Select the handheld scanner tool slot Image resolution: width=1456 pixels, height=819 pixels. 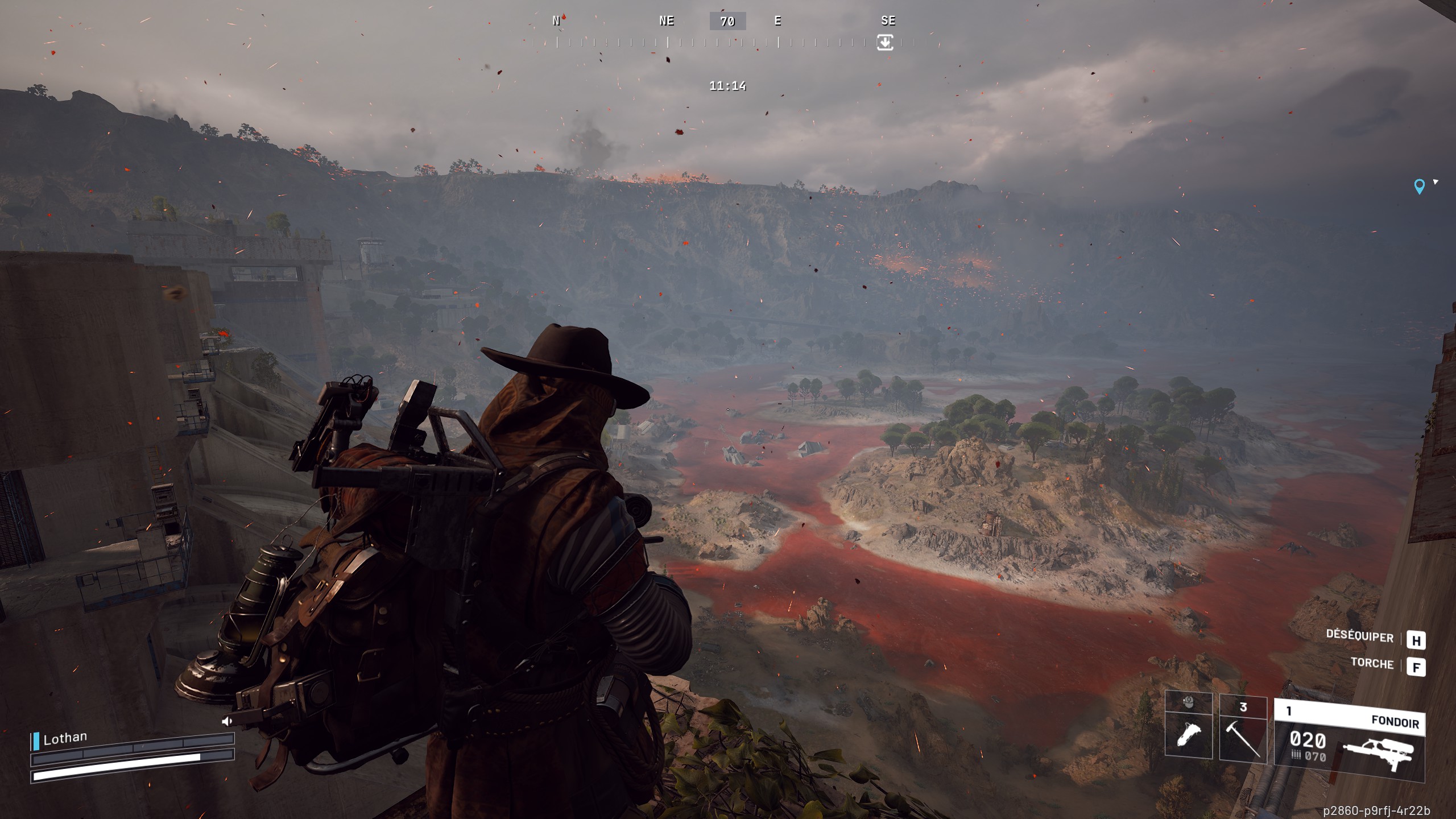[1188, 727]
